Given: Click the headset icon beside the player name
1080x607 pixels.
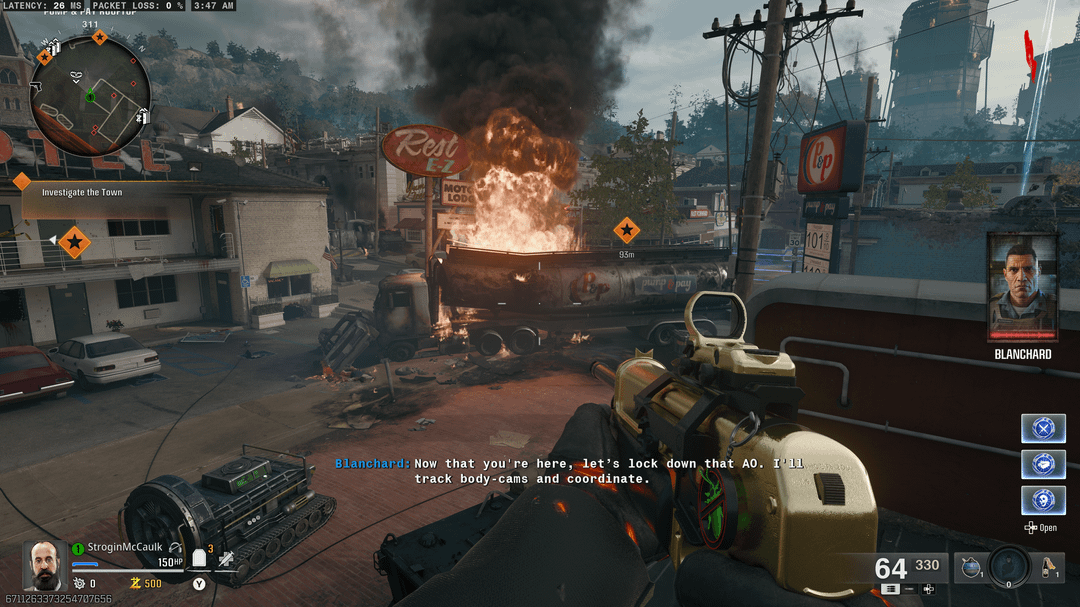Looking at the screenshot, I should pyautogui.click(x=176, y=547).
